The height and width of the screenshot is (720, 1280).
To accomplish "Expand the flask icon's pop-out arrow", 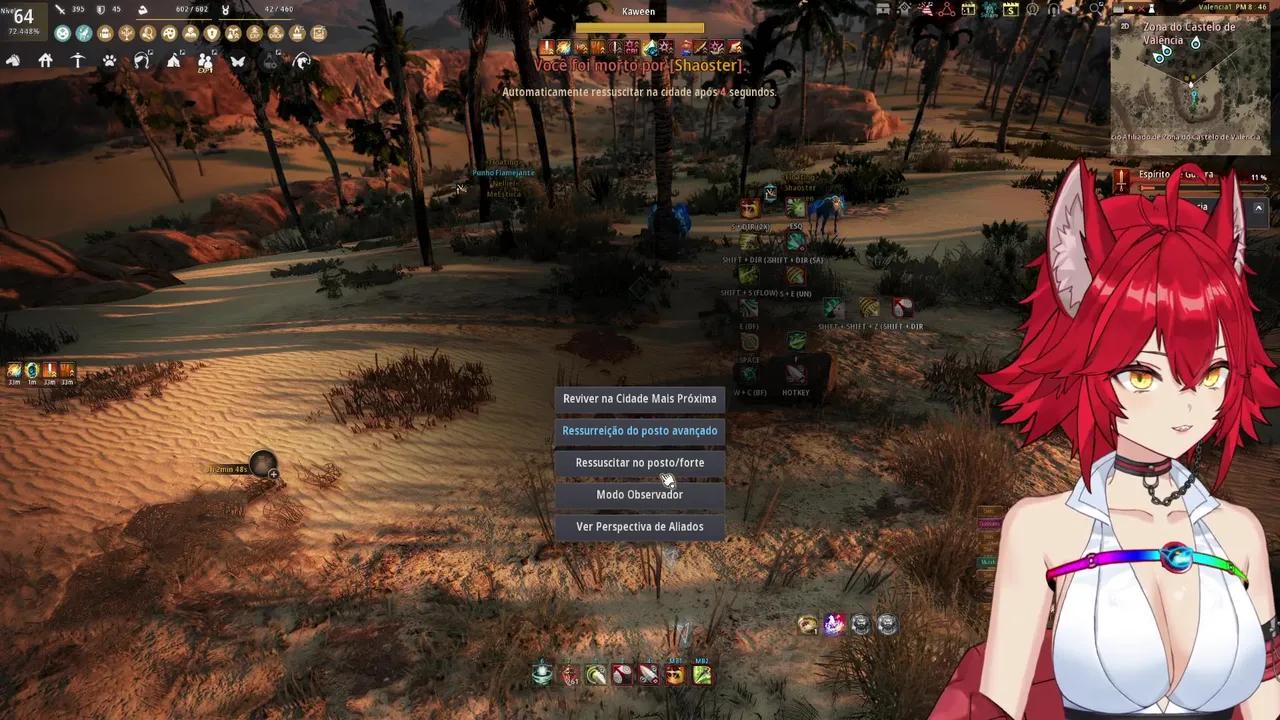I will coord(278,53).
